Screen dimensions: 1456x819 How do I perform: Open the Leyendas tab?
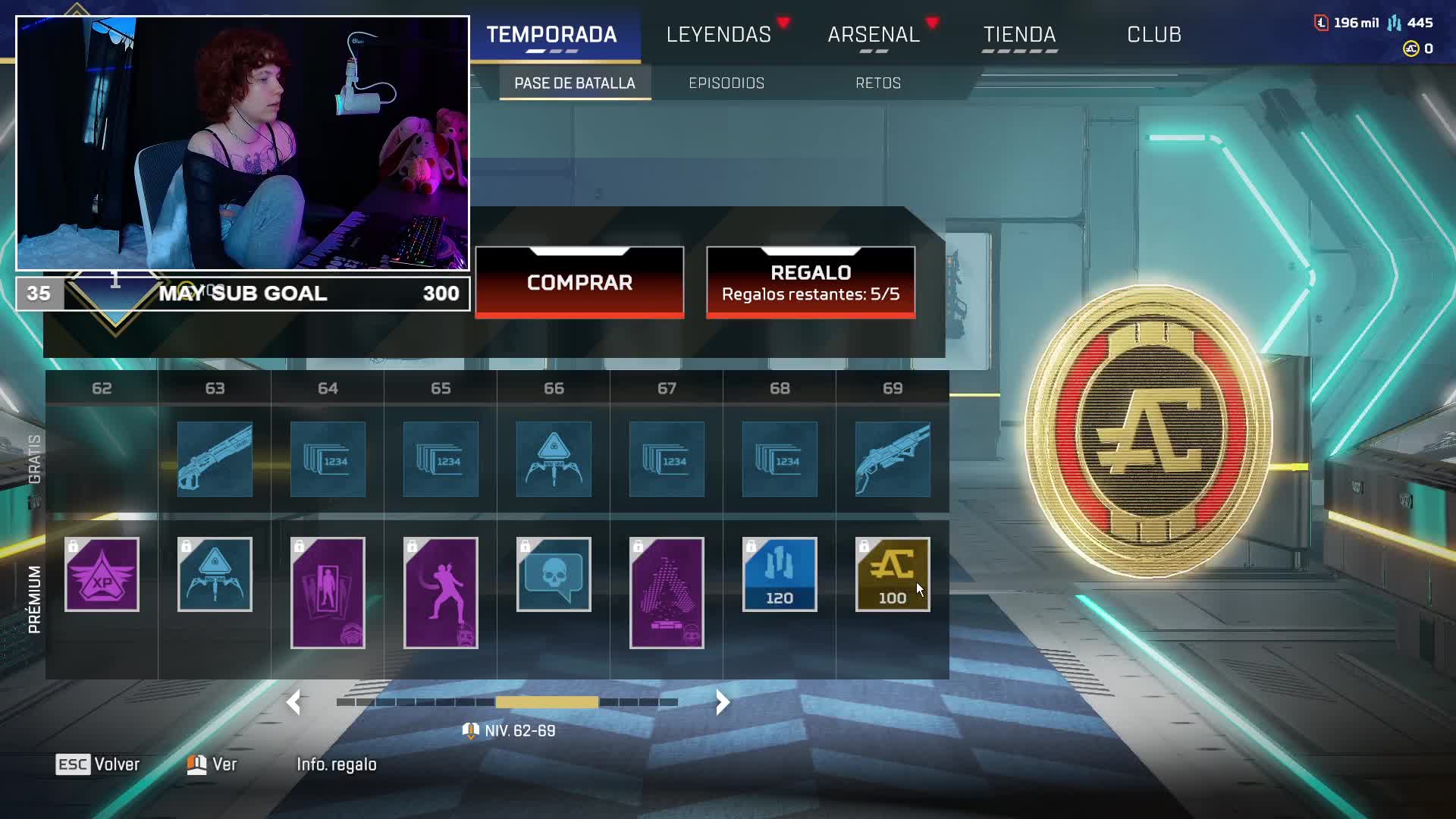718,35
